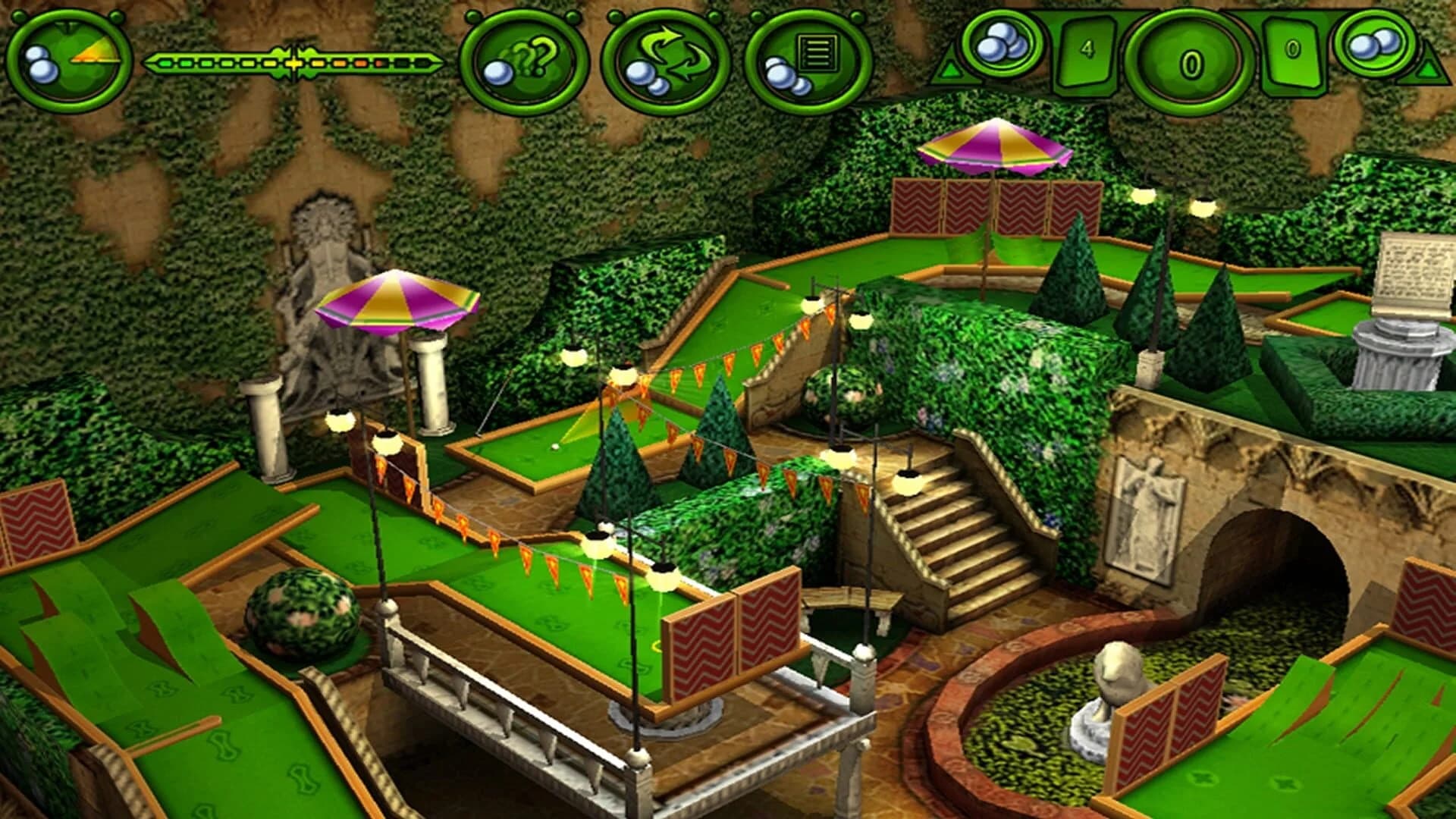Click the two-balls icon at far right of HUD
Viewport: 1456px width, 819px height.
[x=1374, y=45]
